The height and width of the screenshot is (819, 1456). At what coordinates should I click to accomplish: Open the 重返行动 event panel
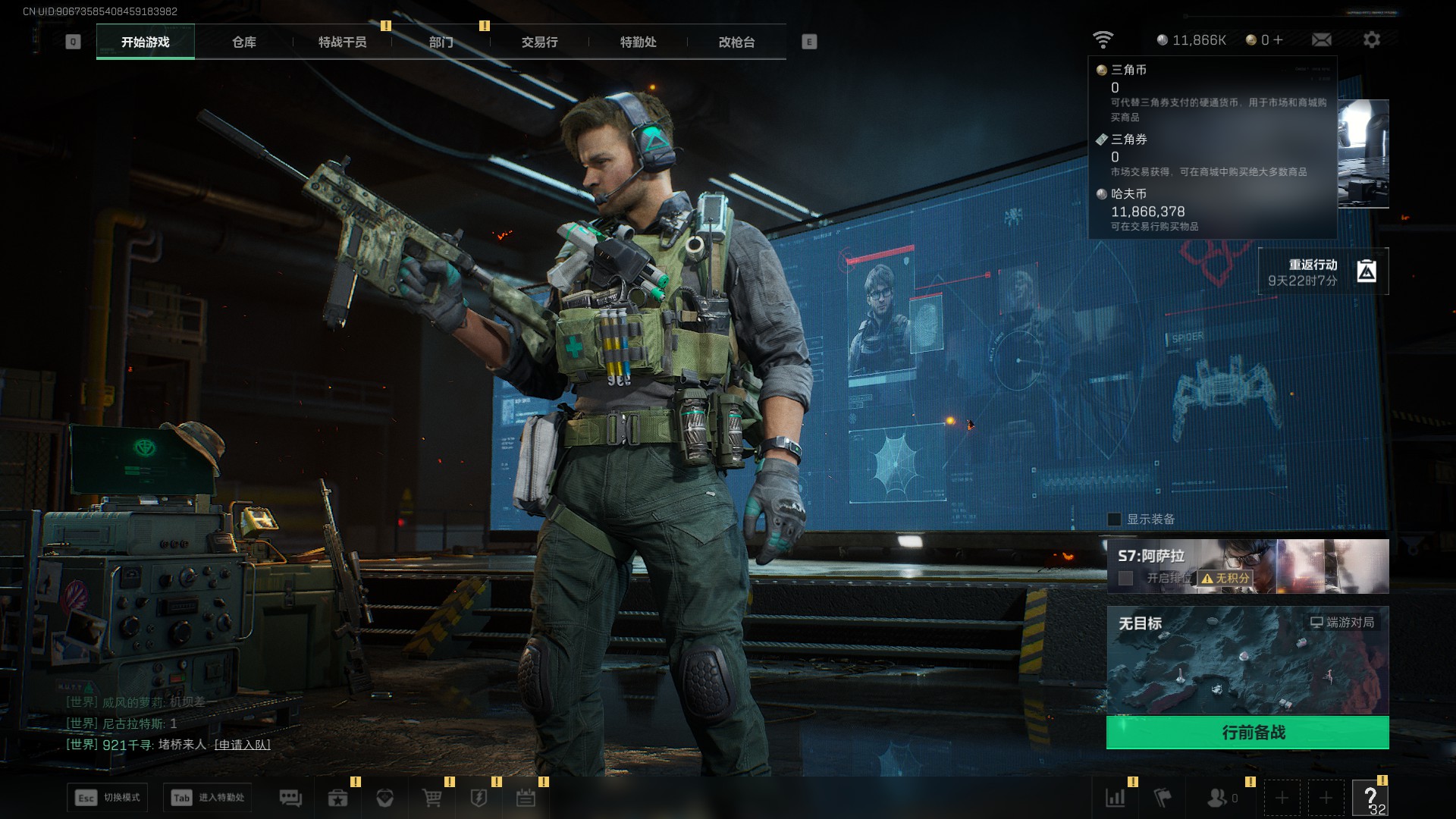(1323, 271)
